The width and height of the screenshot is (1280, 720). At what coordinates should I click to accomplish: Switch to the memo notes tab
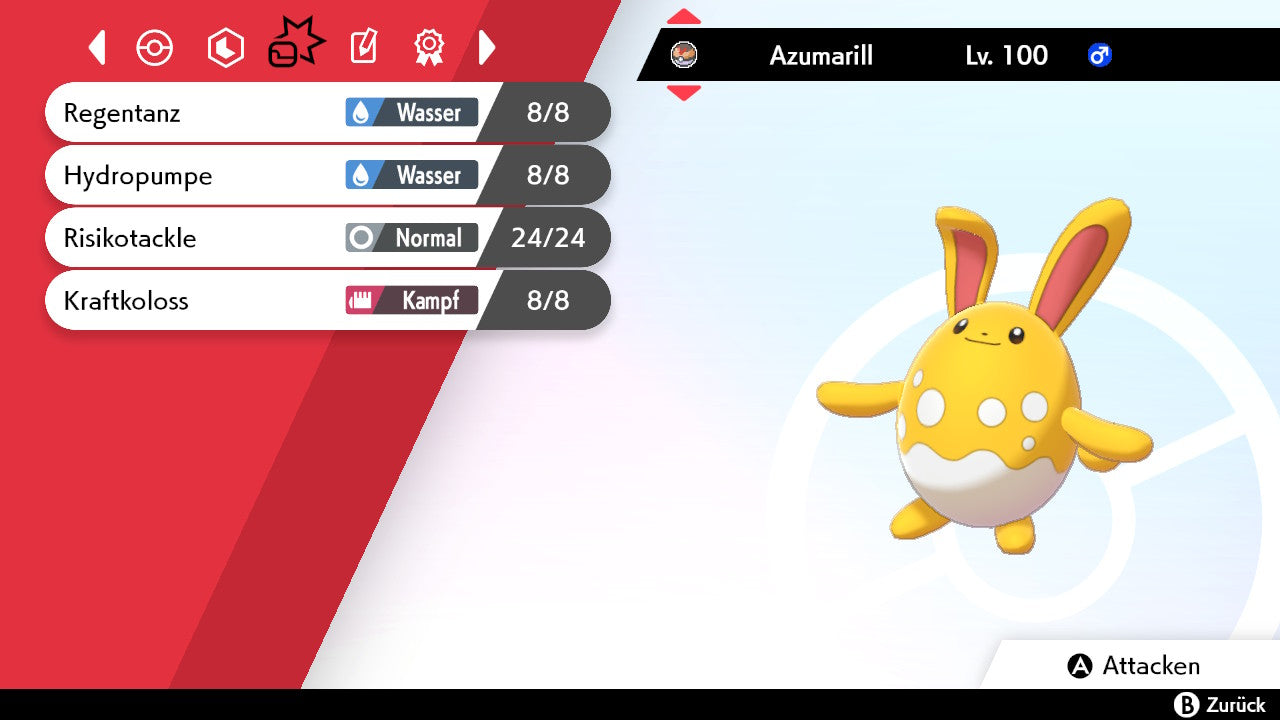click(363, 47)
